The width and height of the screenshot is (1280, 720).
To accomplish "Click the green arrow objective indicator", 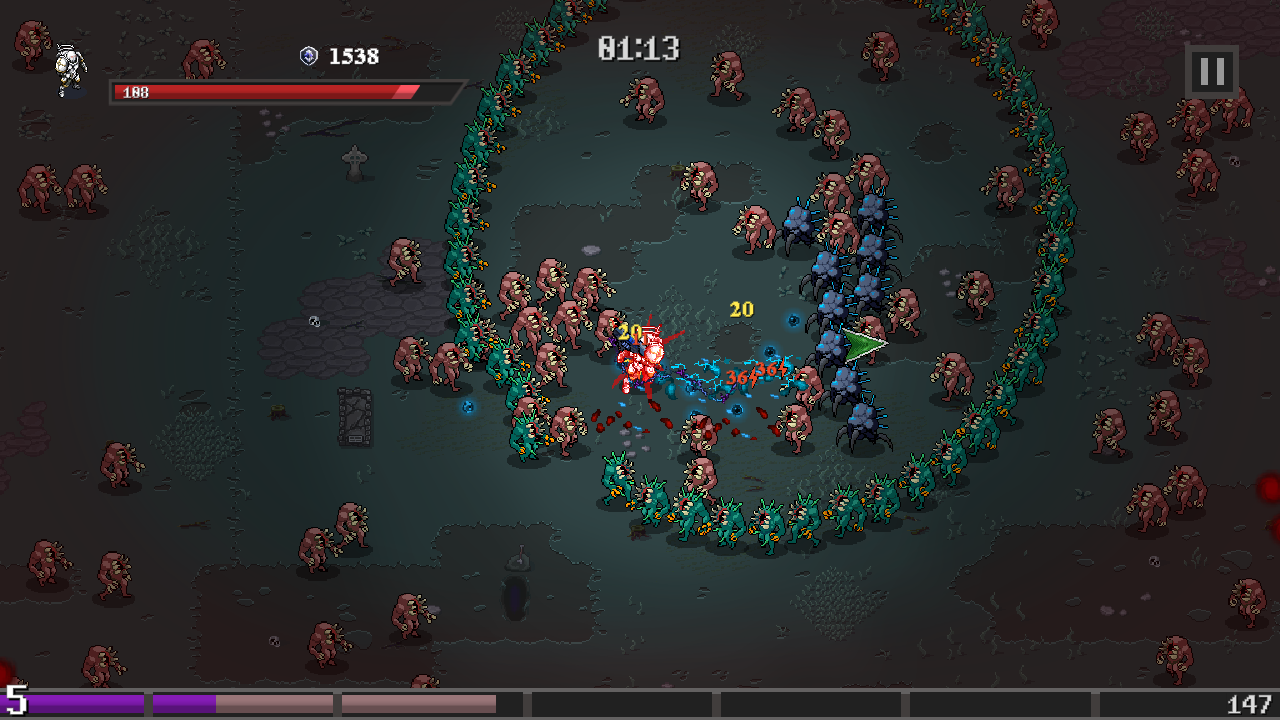I will click(866, 344).
